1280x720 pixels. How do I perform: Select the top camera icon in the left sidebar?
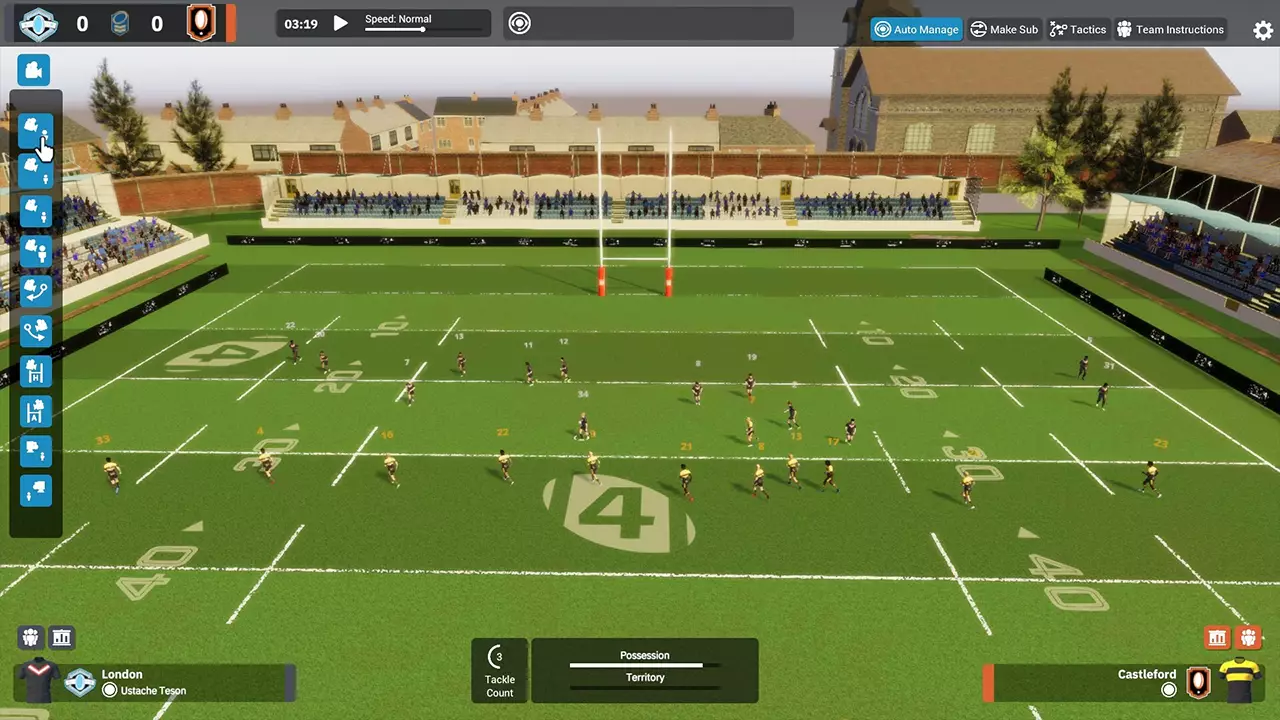click(x=34, y=70)
